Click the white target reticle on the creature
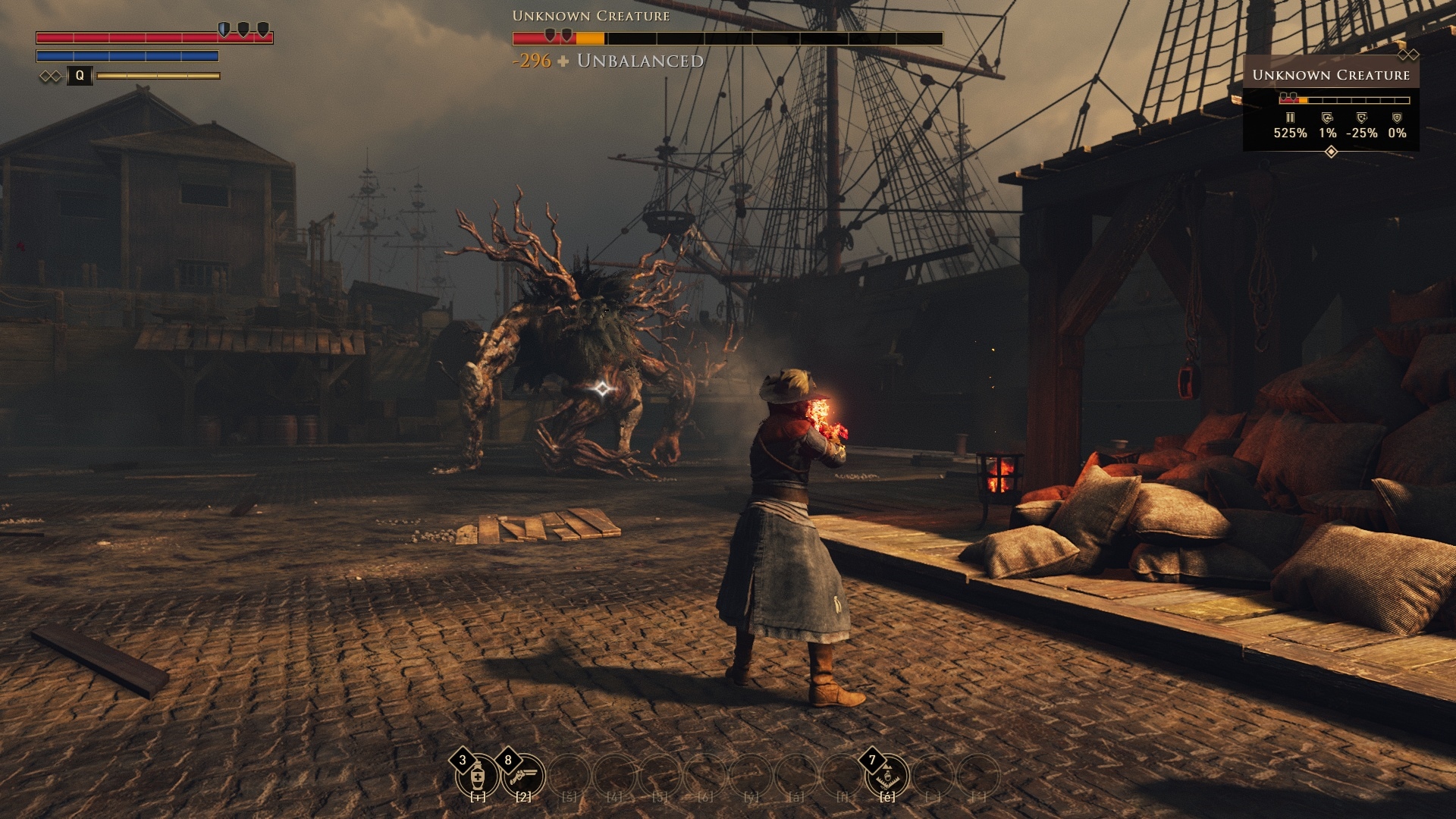The image size is (1456, 819). 602,389
